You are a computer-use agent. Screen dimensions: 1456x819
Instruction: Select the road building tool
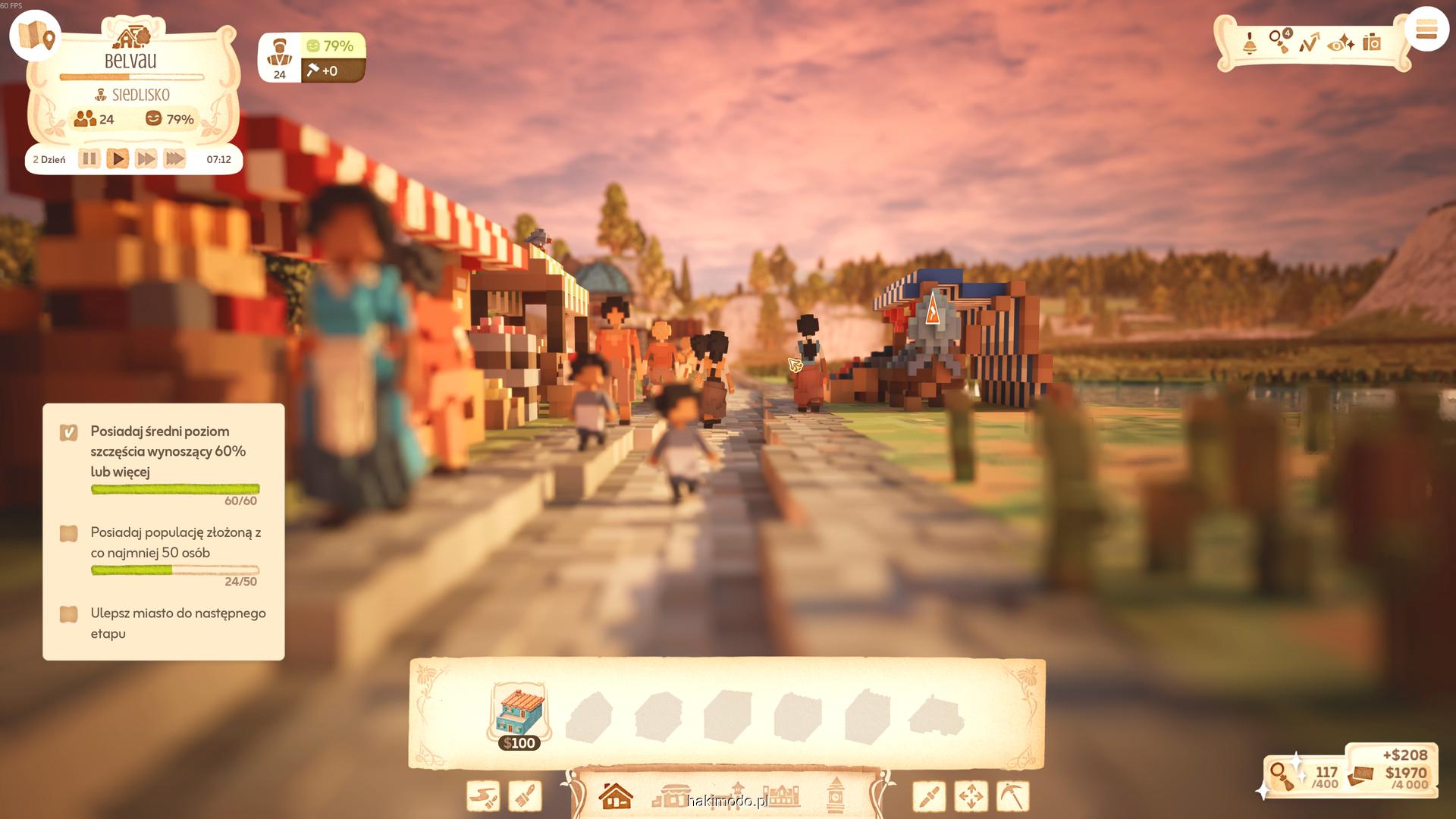point(483,796)
